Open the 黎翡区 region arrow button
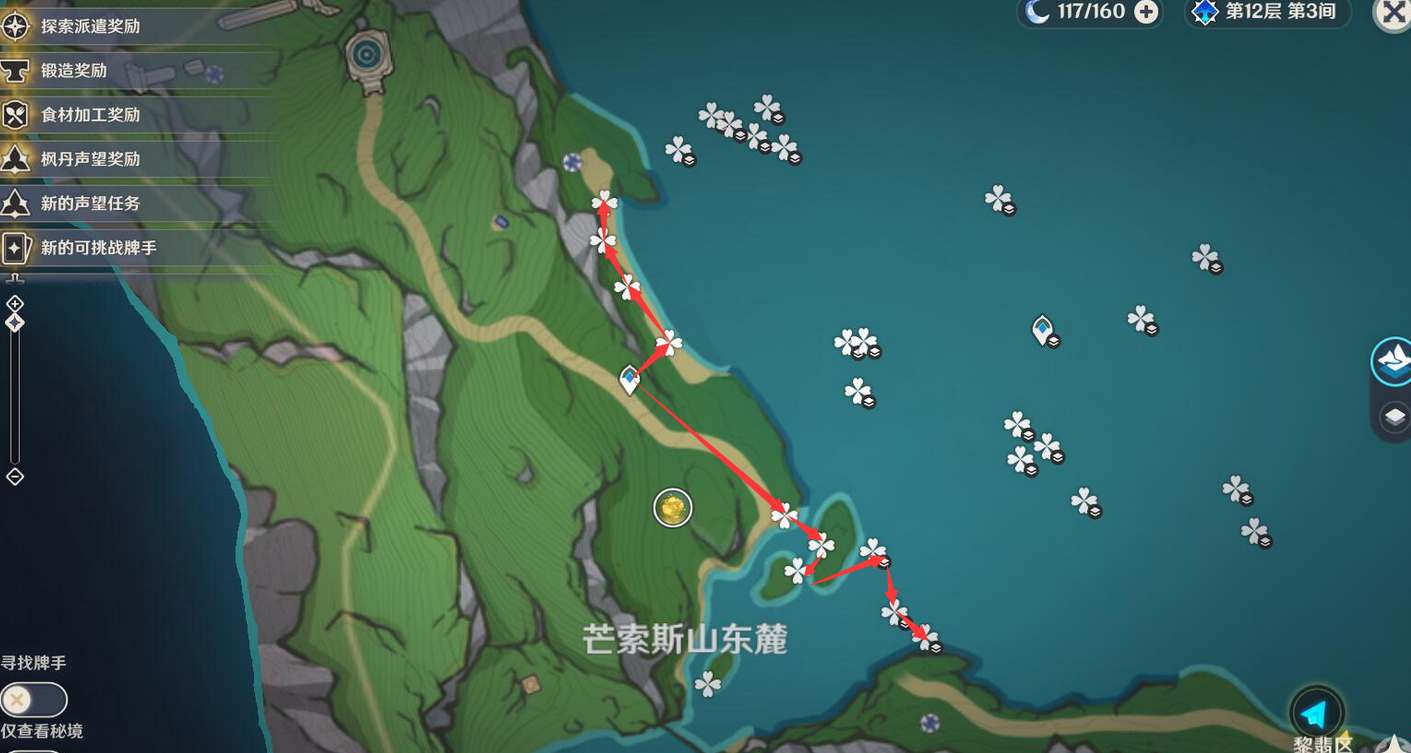 [1316, 713]
